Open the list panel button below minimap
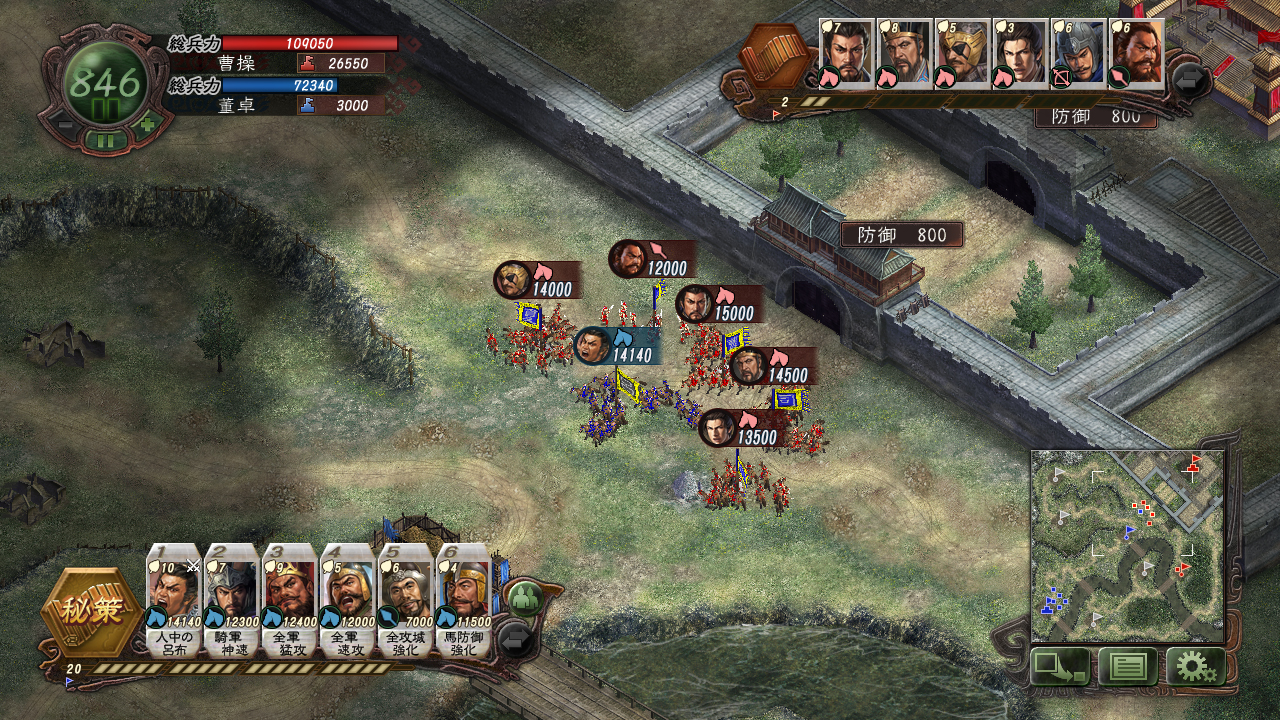1280x720 pixels. pyautogui.click(x=1127, y=666)
